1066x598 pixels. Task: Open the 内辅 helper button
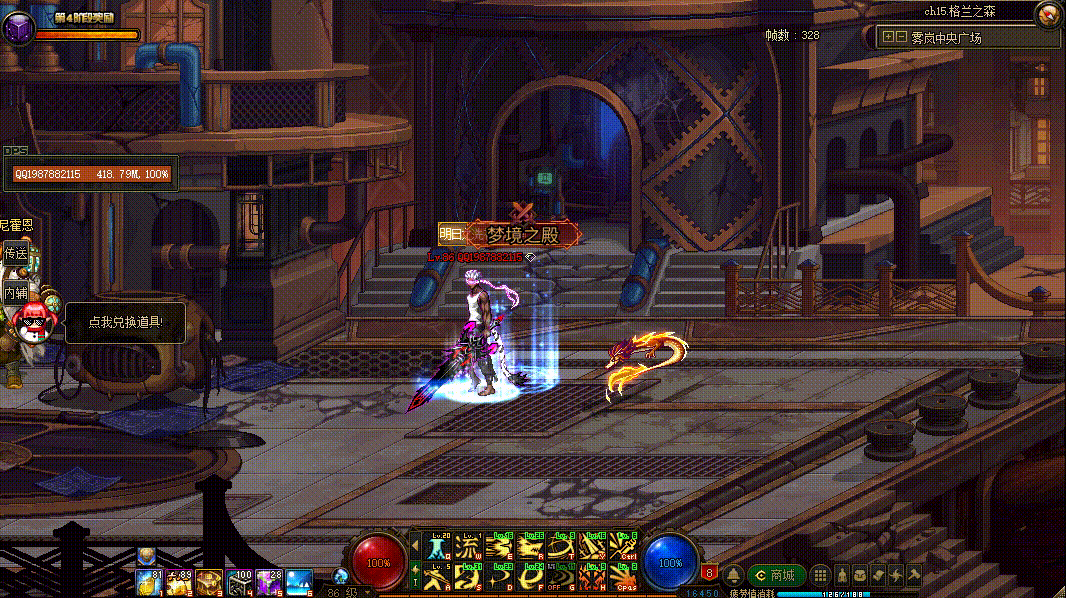pyautogui.click(x=15, y=293)
